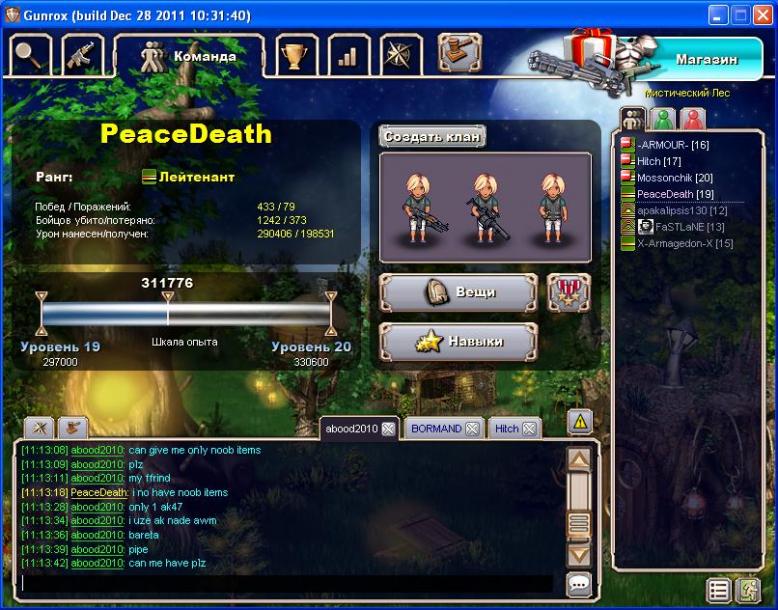The height and width of the screenshot is (610, 778).
Task: Close the abood2010 chat tab
Action: click(388, 429)
